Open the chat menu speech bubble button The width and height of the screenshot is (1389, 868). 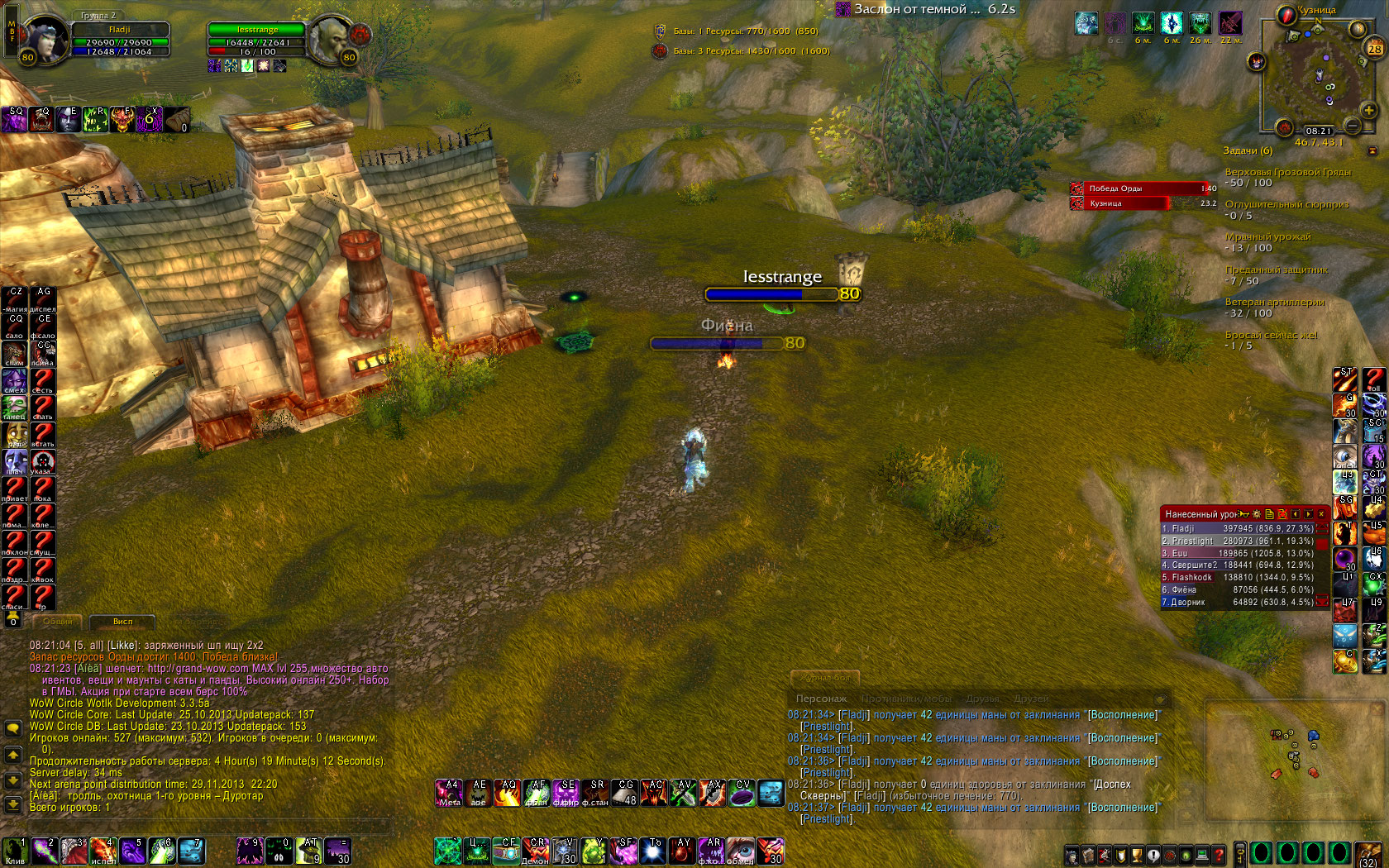click(13, 728)
